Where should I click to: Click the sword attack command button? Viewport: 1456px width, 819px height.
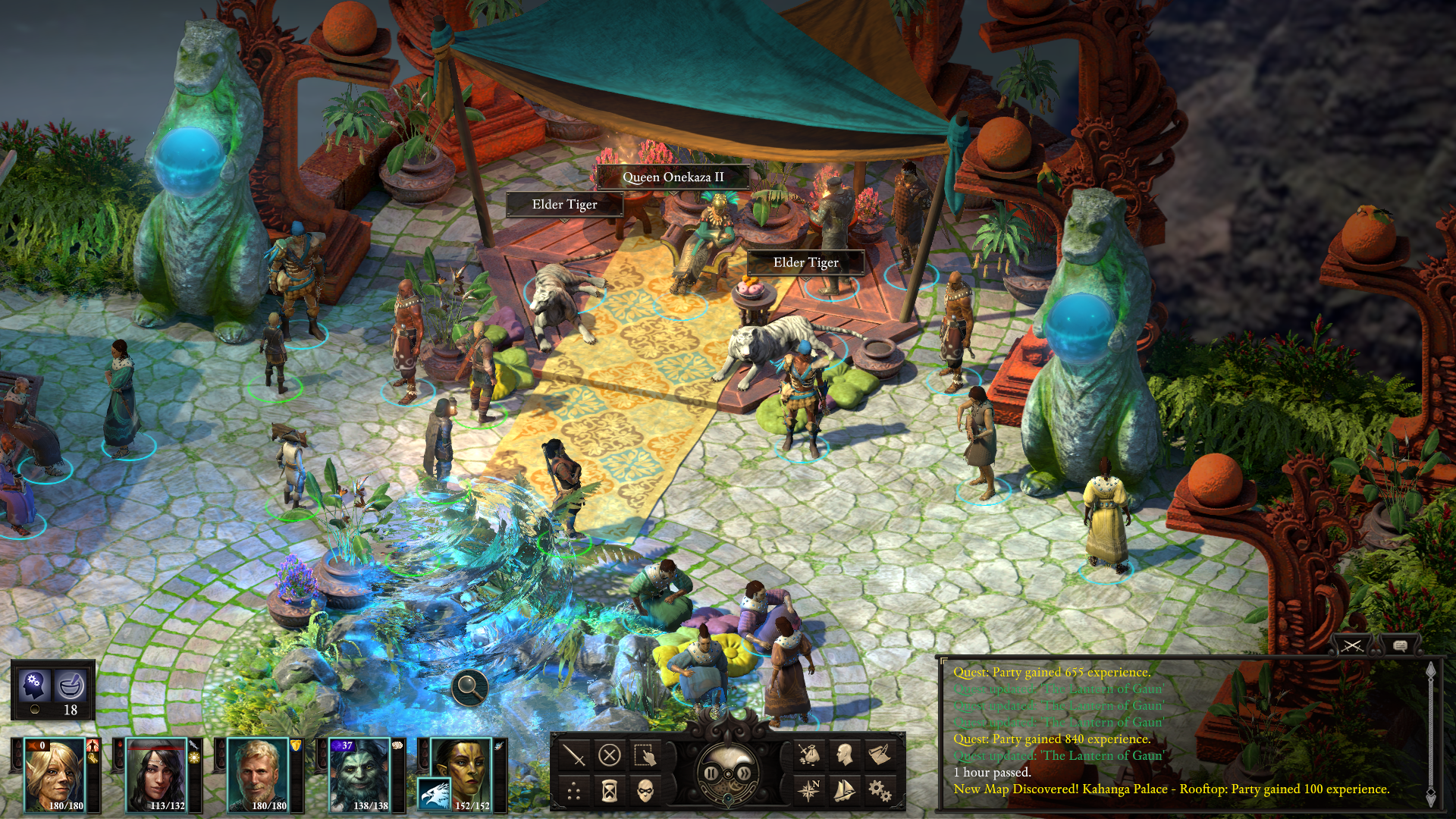574,755
